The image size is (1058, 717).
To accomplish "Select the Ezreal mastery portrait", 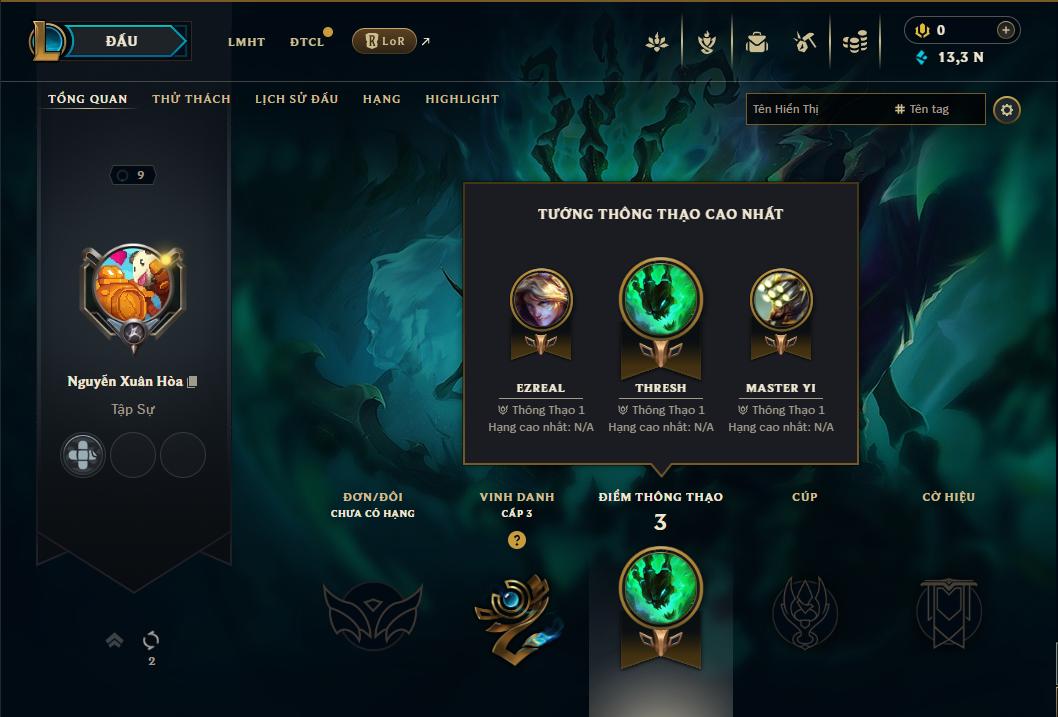I will [x=541, y=299].
